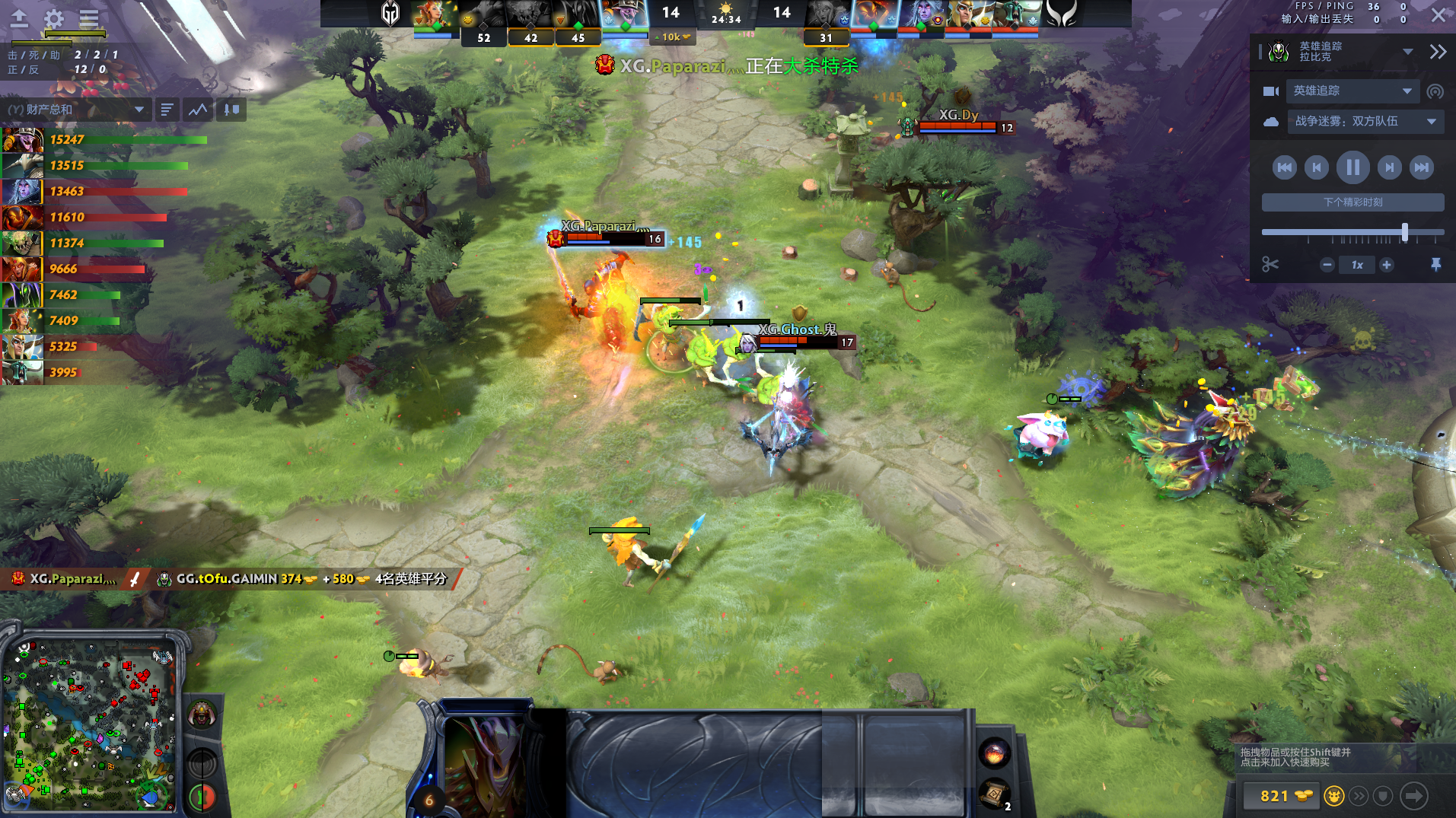Collapse the replay panel with double arrows

tap(1437, 52)
